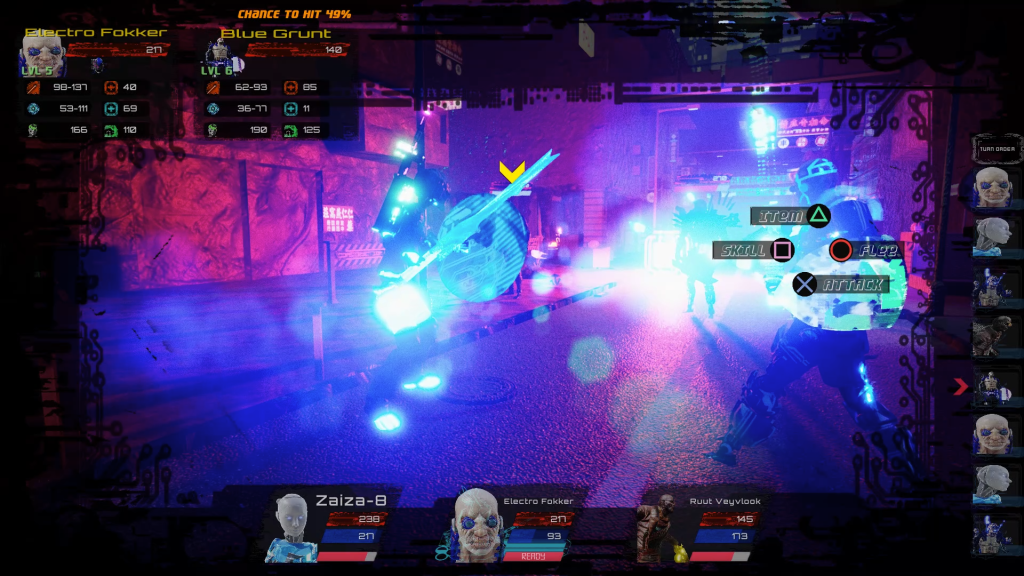Choose the Attack command

tap(841, 285)
